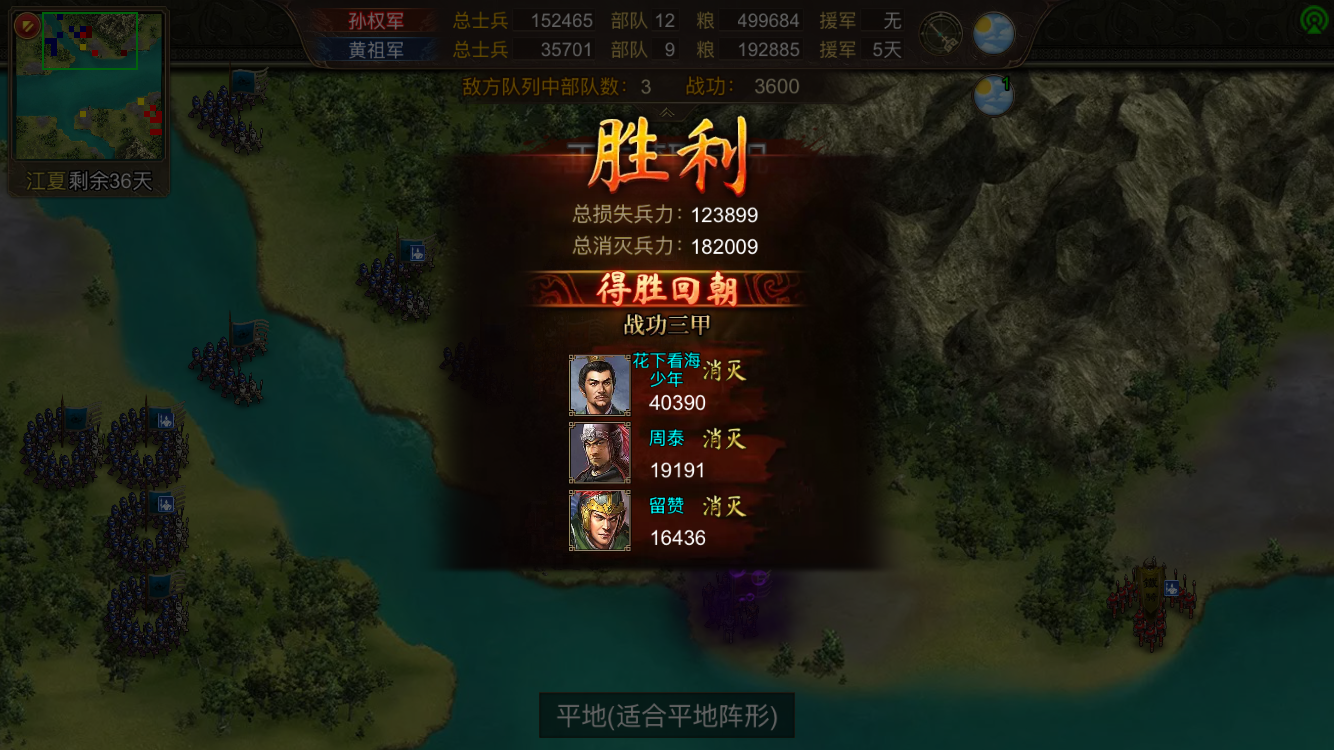
Task: Click the sun-and-cloud weather icon in top bar
Action: [991, 32]
